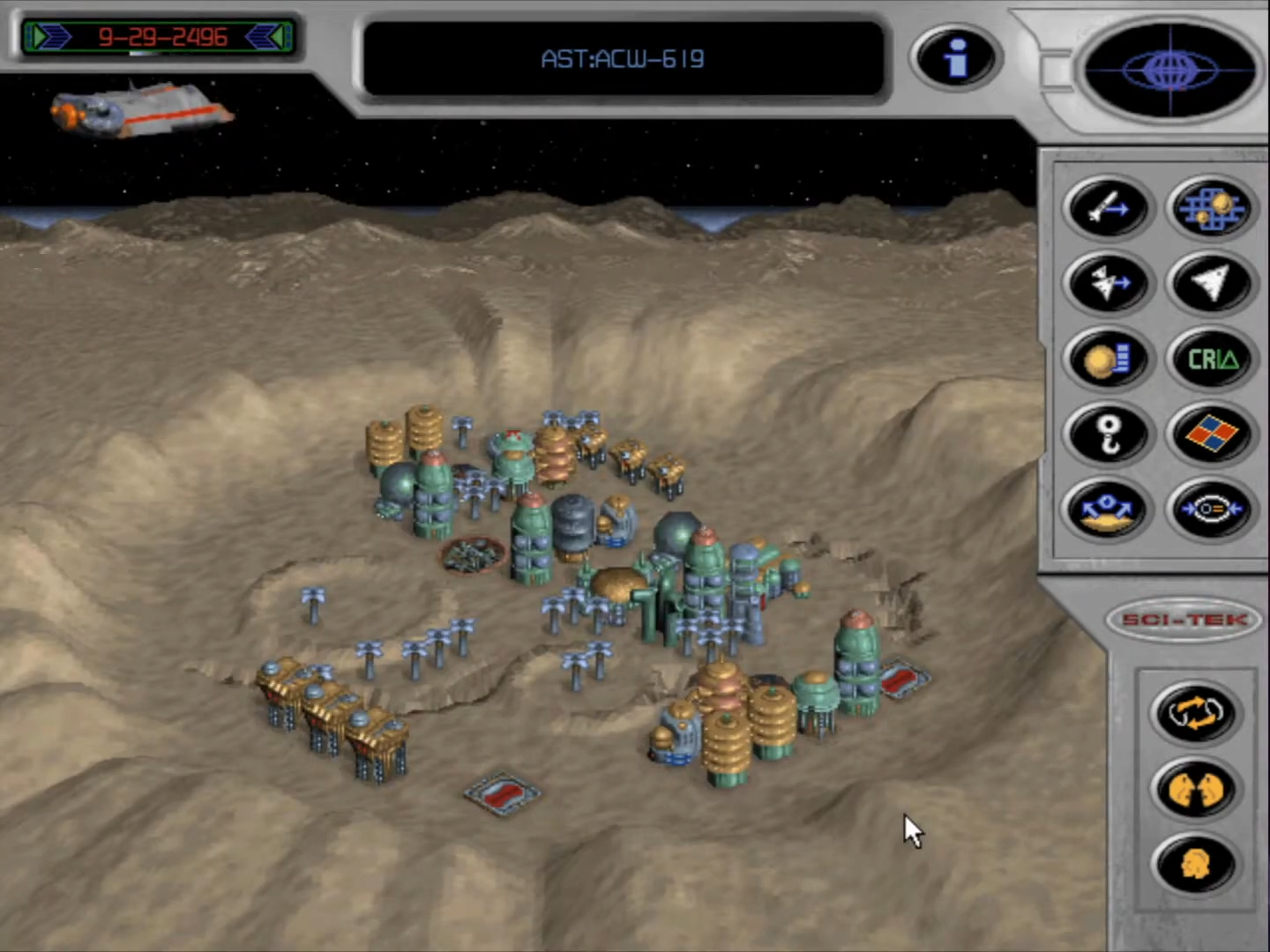Click the right arrow beside the date
The height and width of the screenshot is (952, 1270).
[x=267, y=37]
